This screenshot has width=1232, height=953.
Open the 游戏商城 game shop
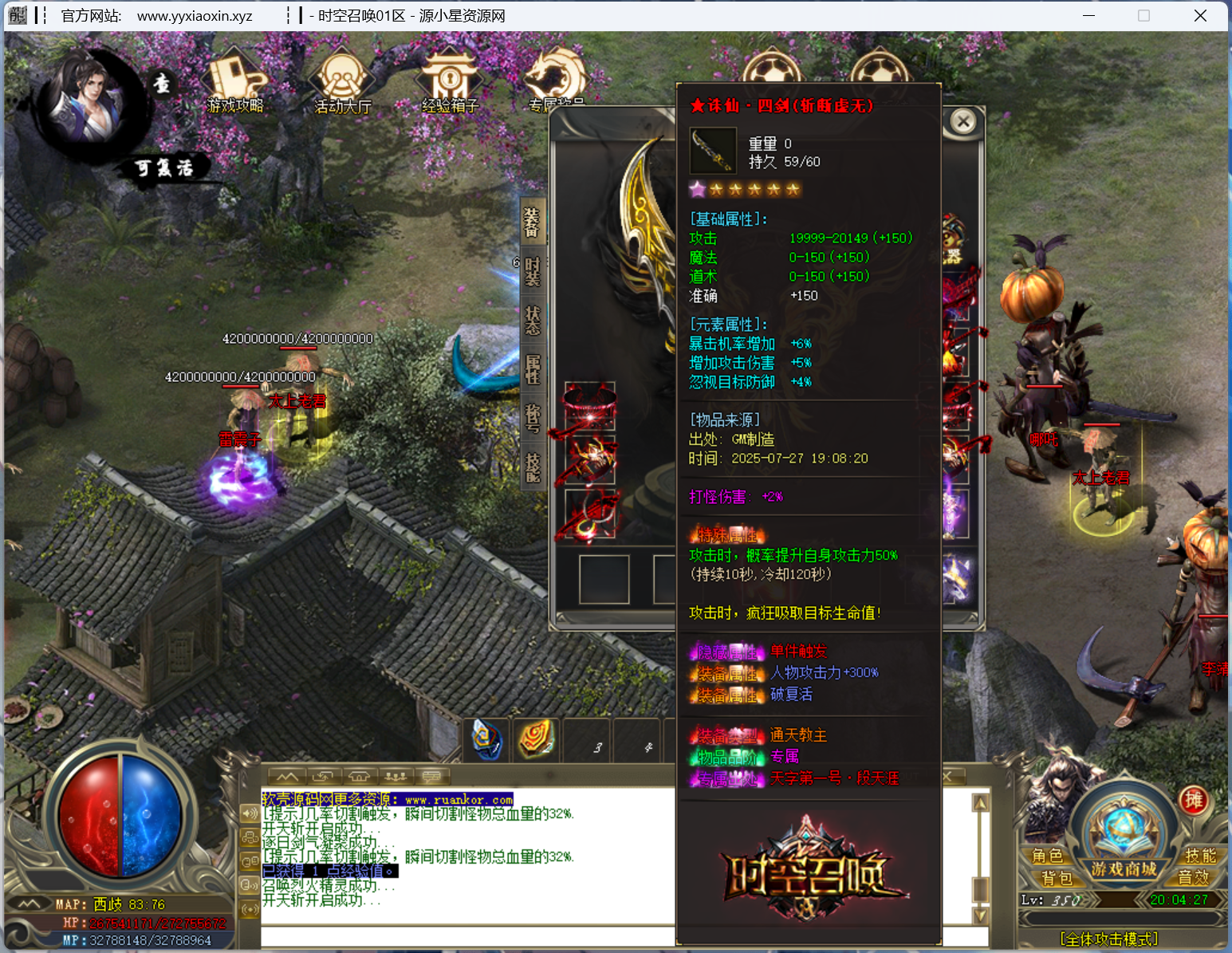coord(1123,868)
